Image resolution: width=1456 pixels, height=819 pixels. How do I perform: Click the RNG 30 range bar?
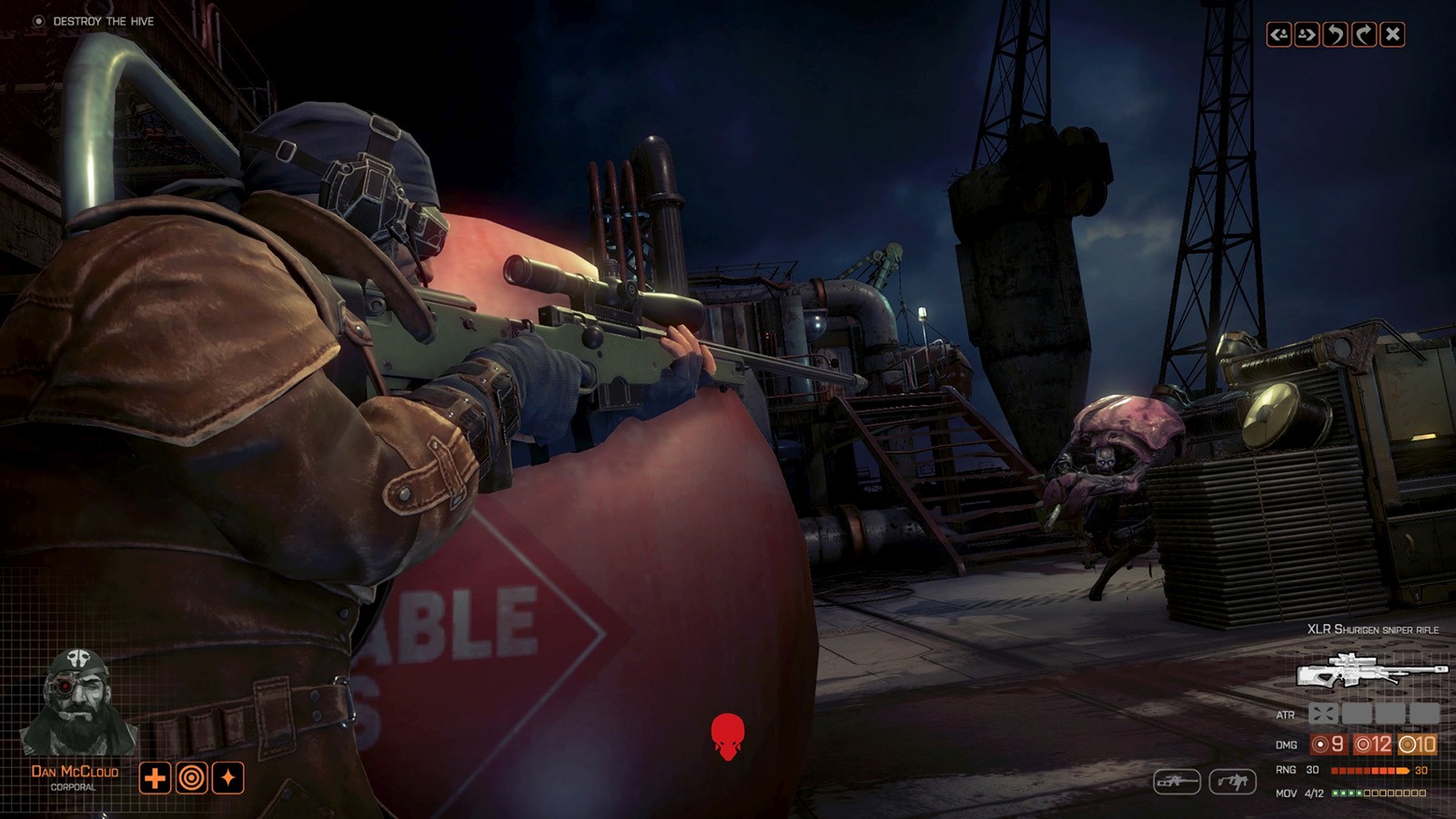[x=1370, y=771]
